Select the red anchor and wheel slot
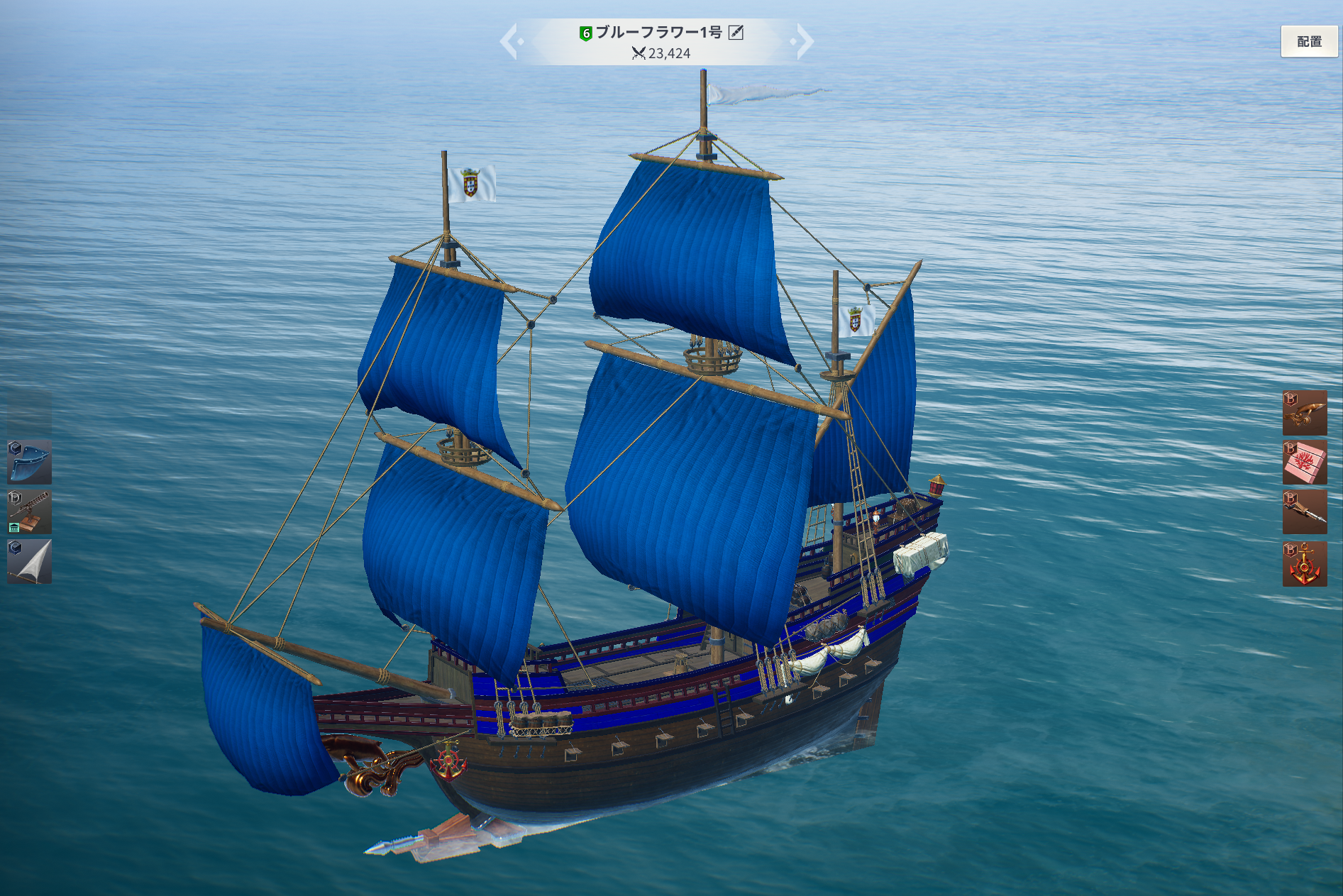The height and width of the screenshot is (896, 1343). point(1305,564)
